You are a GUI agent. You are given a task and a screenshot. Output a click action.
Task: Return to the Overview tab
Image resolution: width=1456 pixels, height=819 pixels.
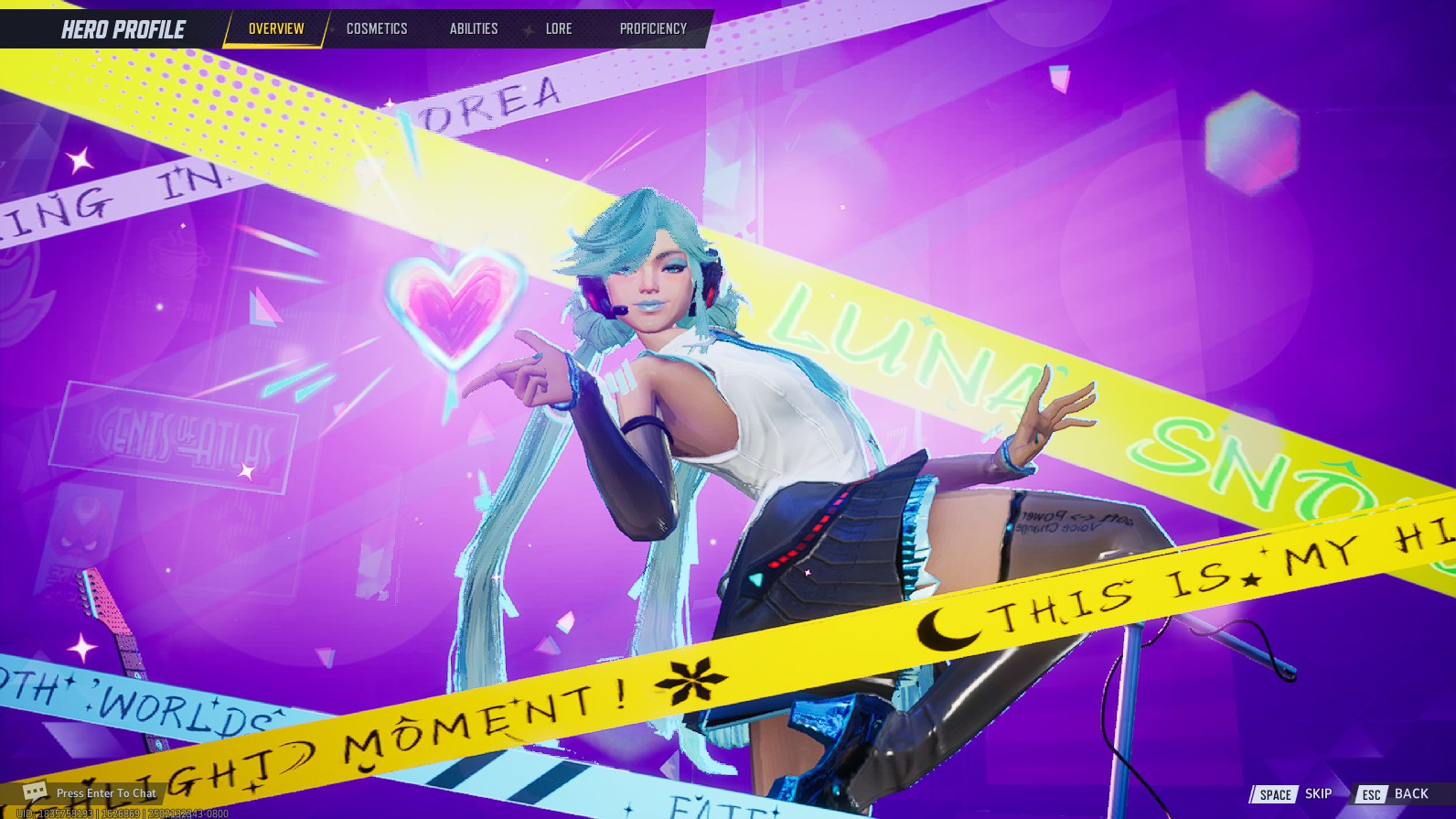[x=274, y=28]
